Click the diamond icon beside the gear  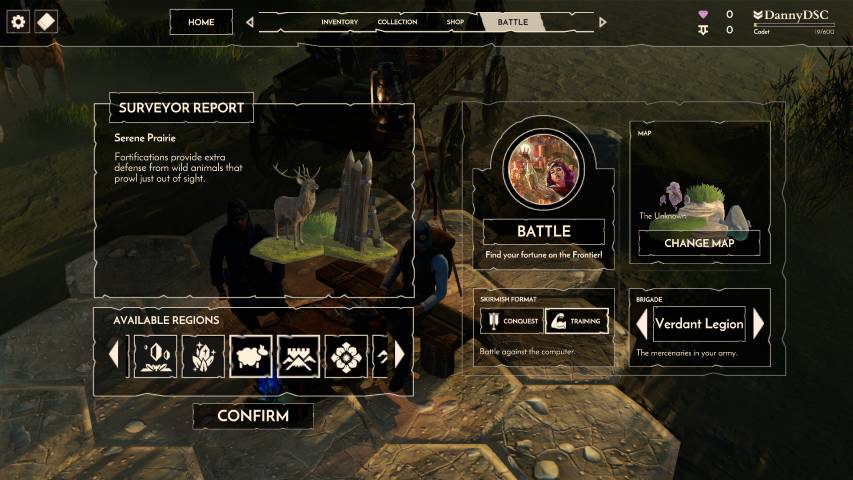[x=46, y=22]
